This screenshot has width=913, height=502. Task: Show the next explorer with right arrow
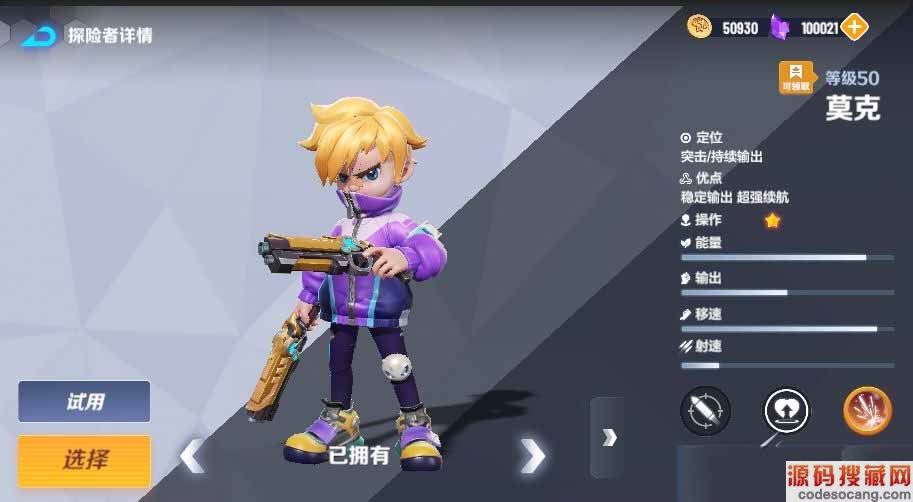(533, 456)
